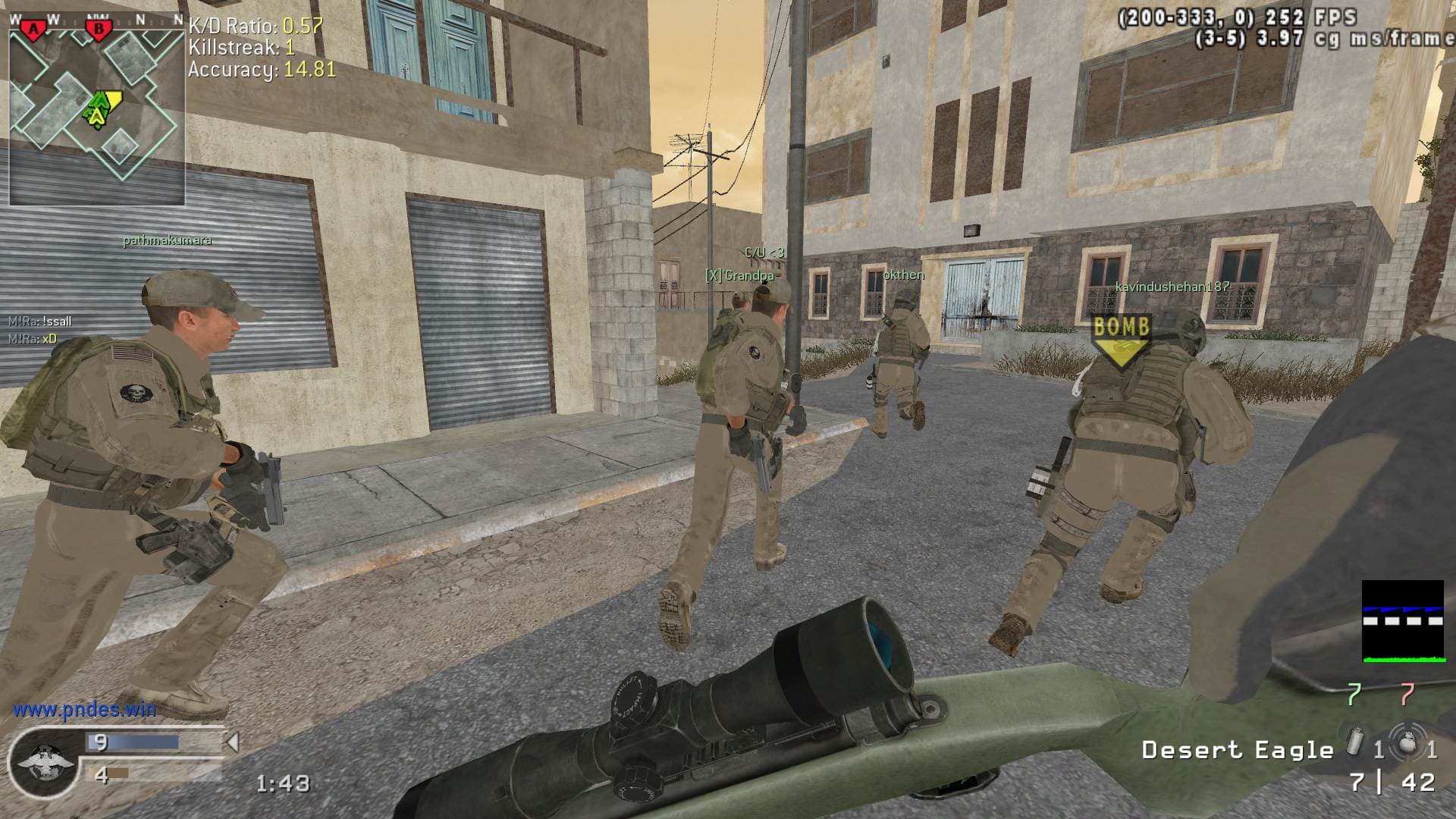The image size is (1456, 819).
Task: Click the yellow BOMB carrier indicator
Action: (x=1121, y=339)
